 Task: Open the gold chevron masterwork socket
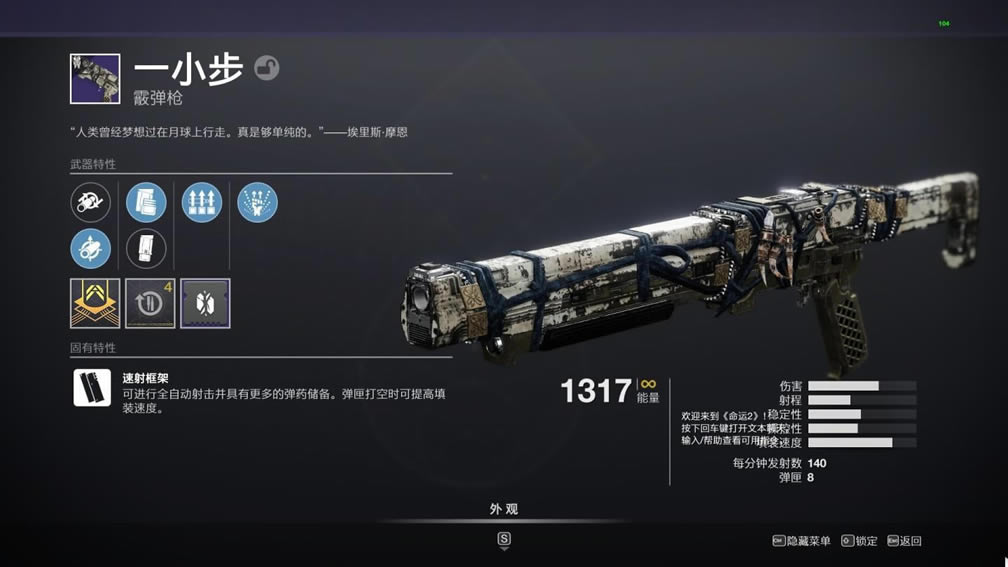tap(95, 303)
